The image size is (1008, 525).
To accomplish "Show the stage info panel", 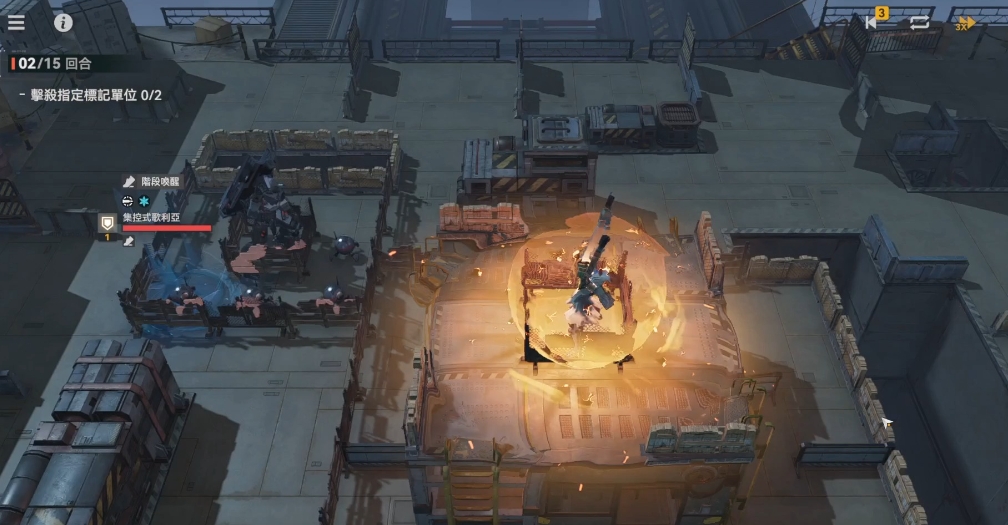I will tap(63, 22).
